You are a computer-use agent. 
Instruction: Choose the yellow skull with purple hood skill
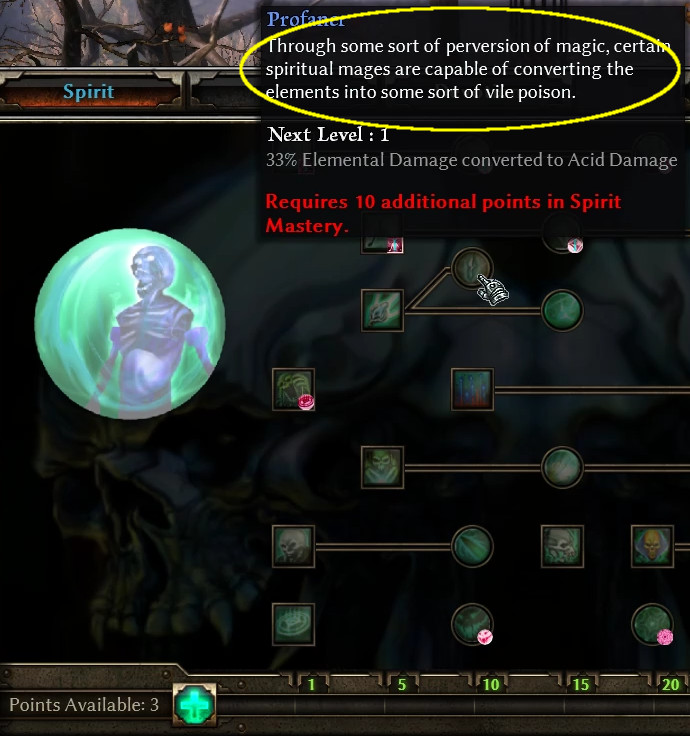tap(652, 546)
